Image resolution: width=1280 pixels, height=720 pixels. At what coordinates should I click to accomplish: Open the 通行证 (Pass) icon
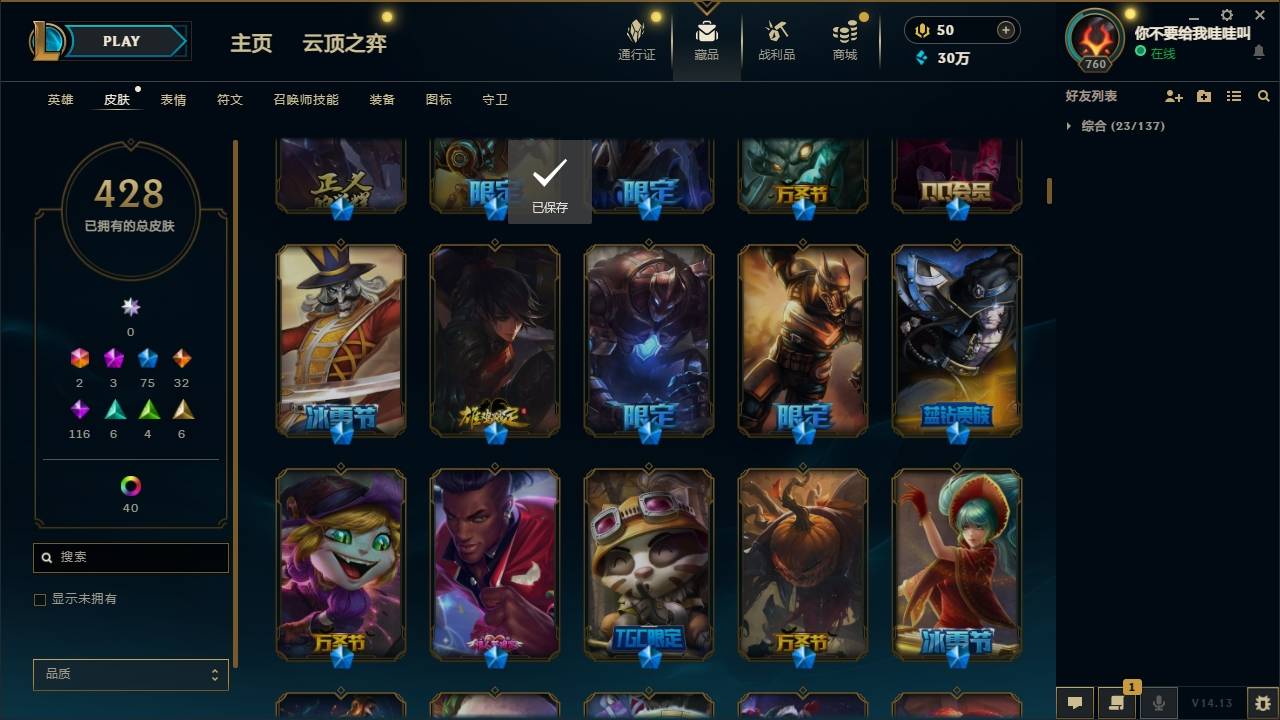coord(639,40)
